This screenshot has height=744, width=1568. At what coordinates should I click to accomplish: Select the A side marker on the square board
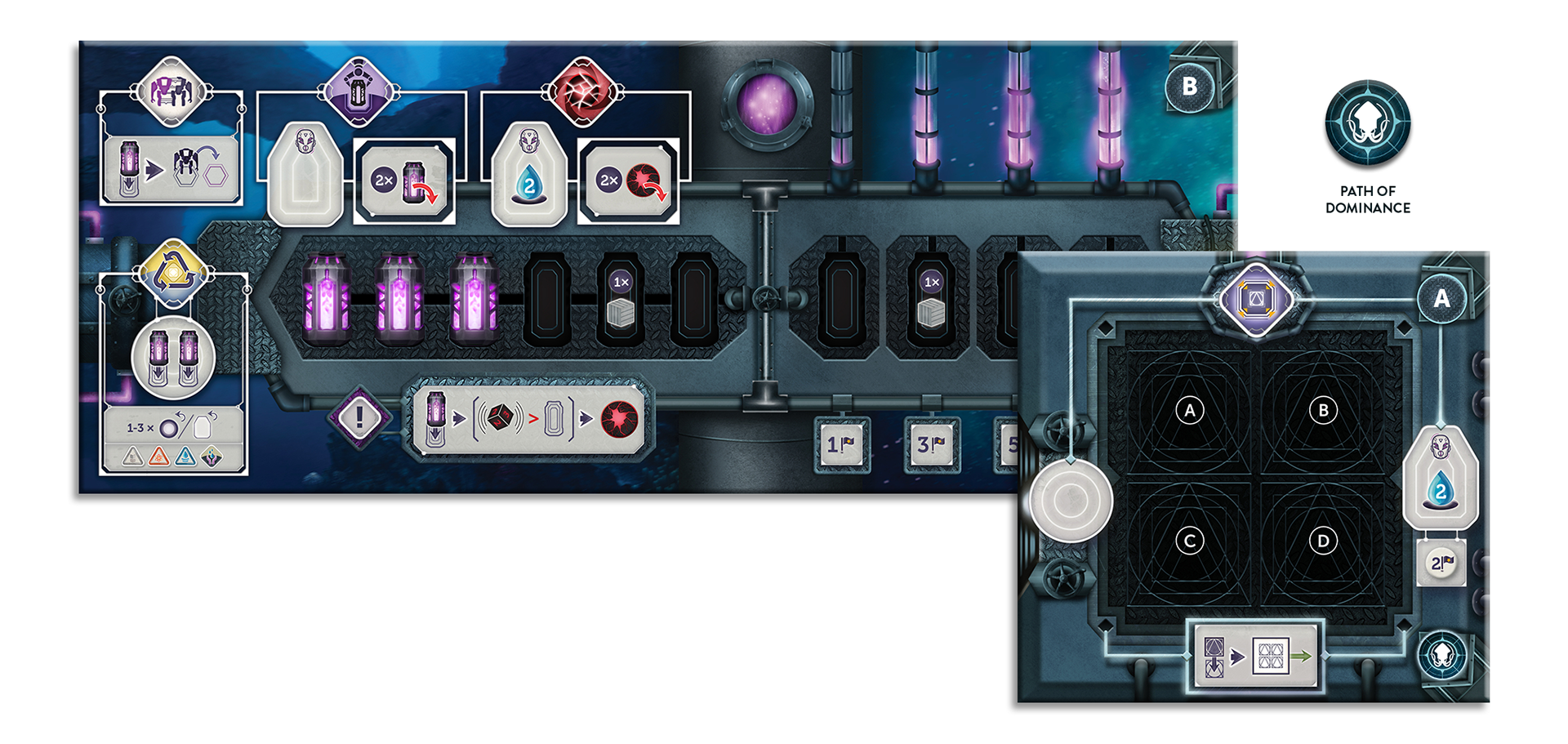[1441, 299]
